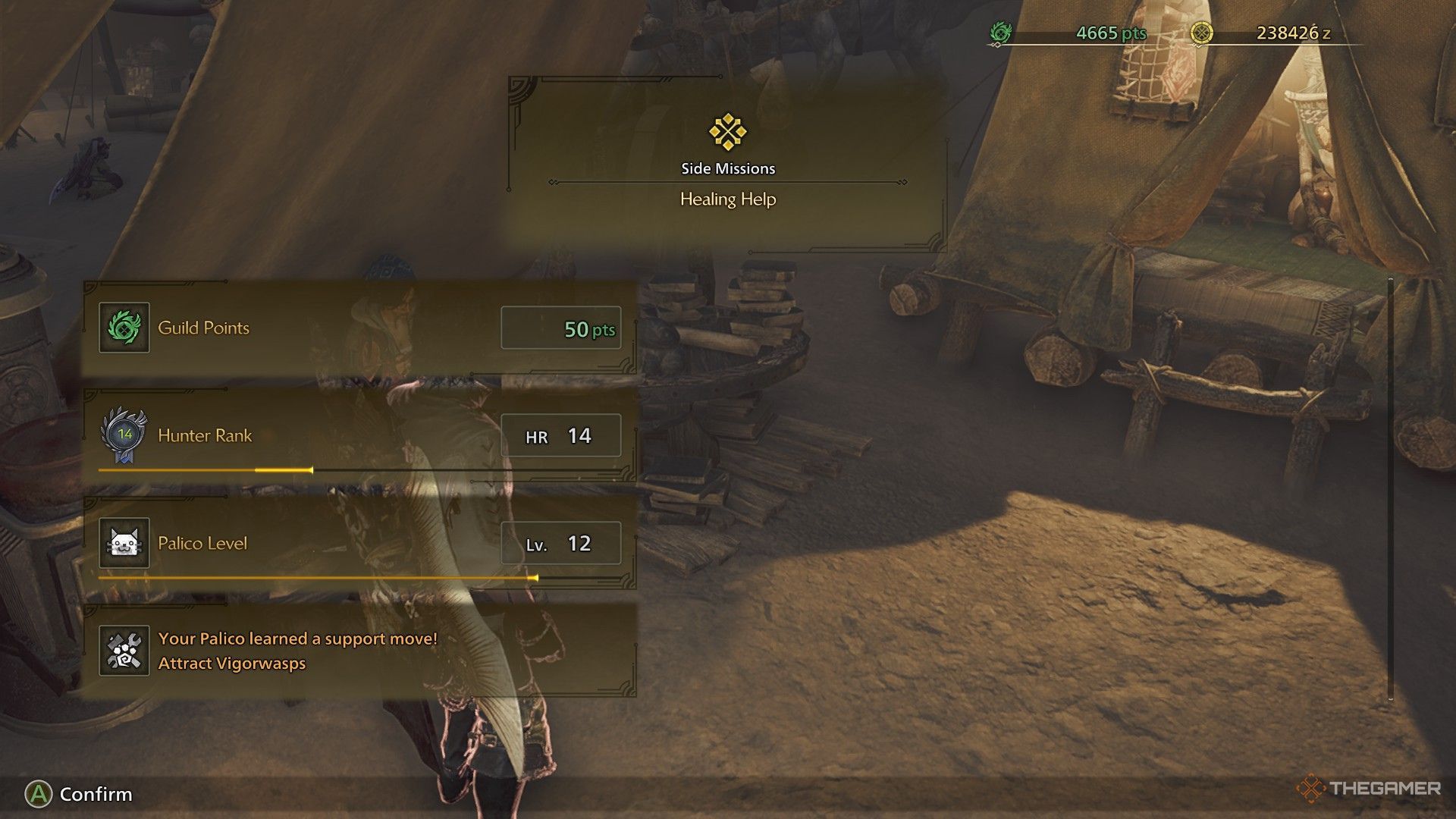Click the Palico support move gadget icon

124,651
